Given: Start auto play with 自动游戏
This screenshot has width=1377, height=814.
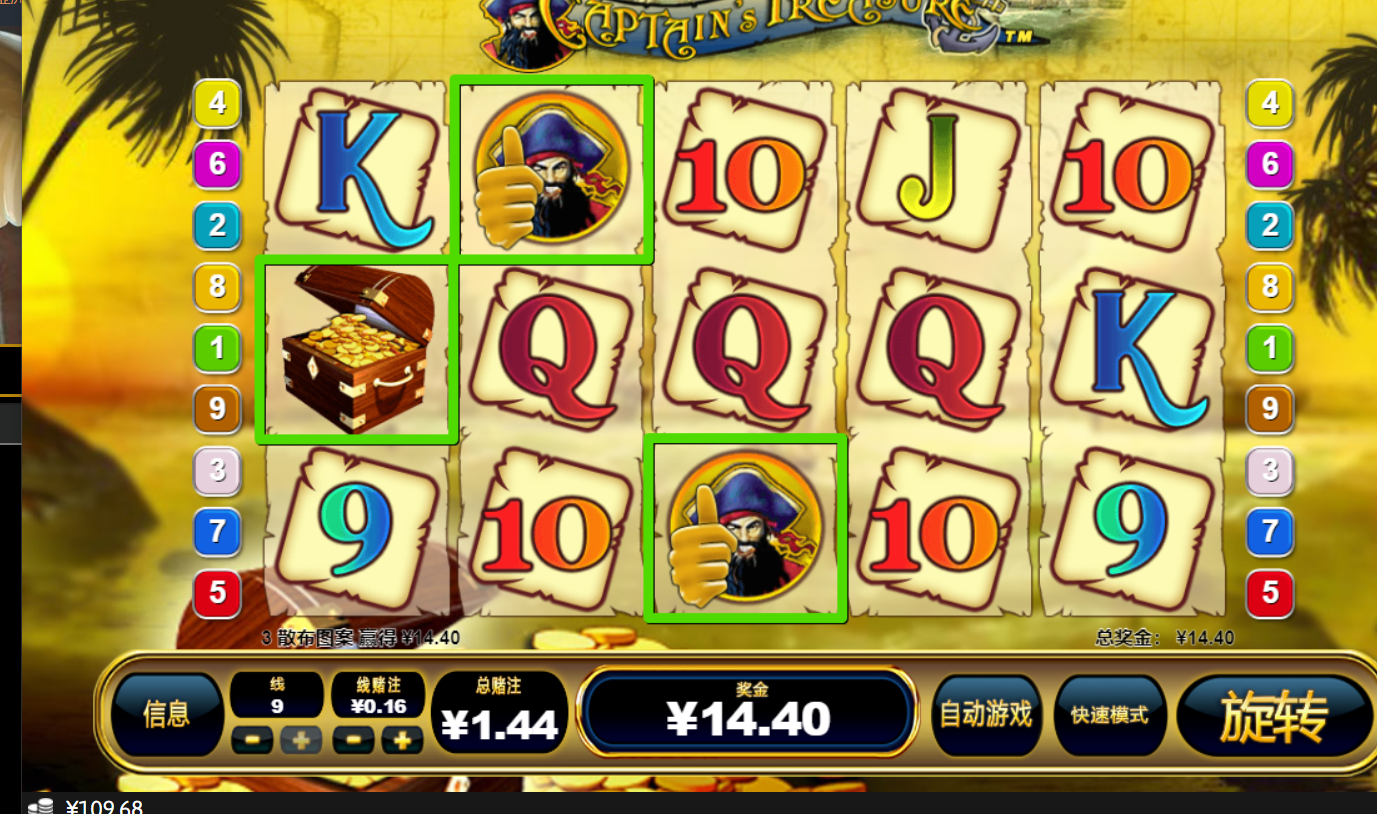Looking at the screenshot, I should pos(986,714).
